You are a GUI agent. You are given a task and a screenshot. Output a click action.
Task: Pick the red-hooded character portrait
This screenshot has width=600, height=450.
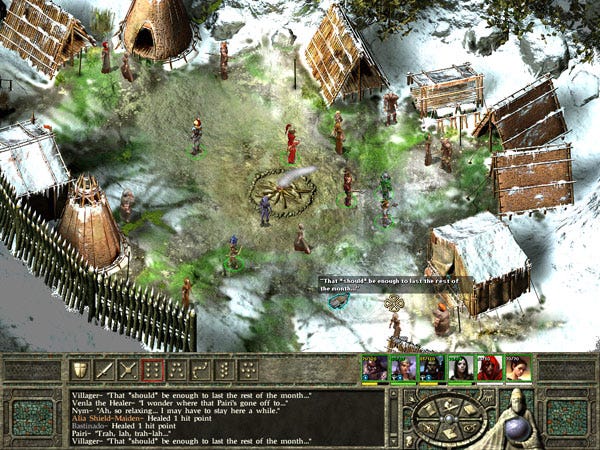490,369
